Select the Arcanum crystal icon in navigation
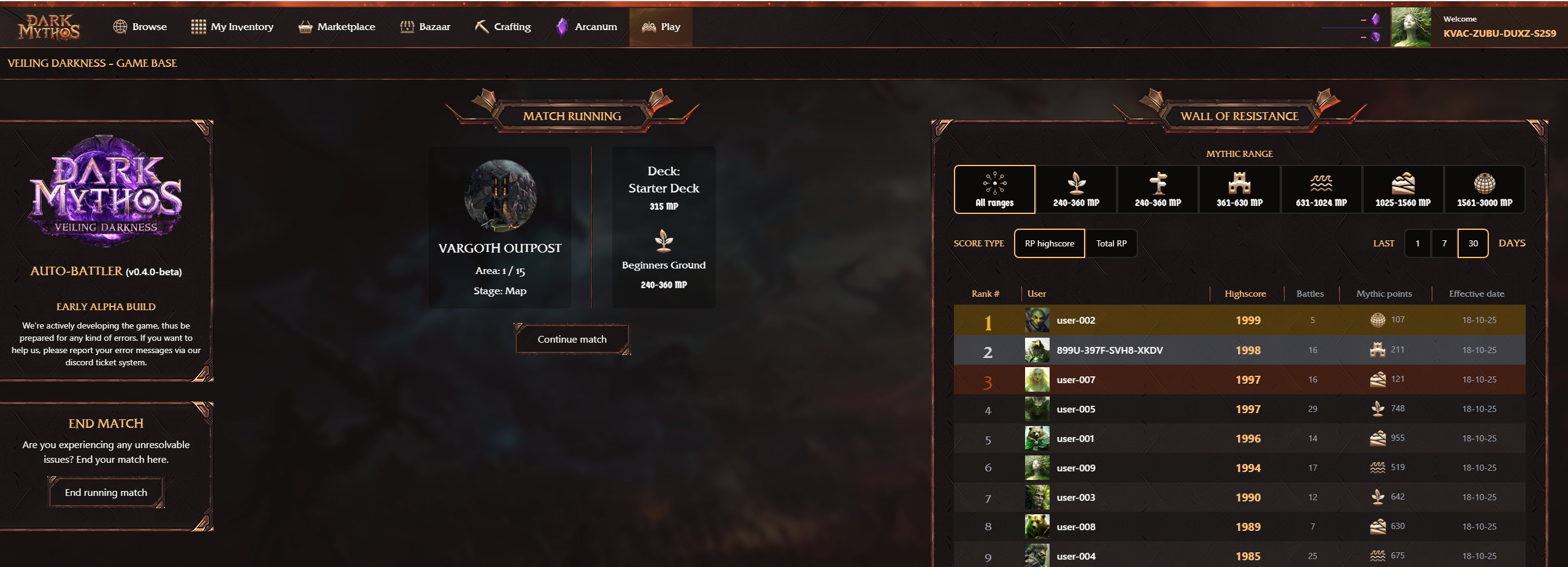1568x567 pixels. (563, 26)
